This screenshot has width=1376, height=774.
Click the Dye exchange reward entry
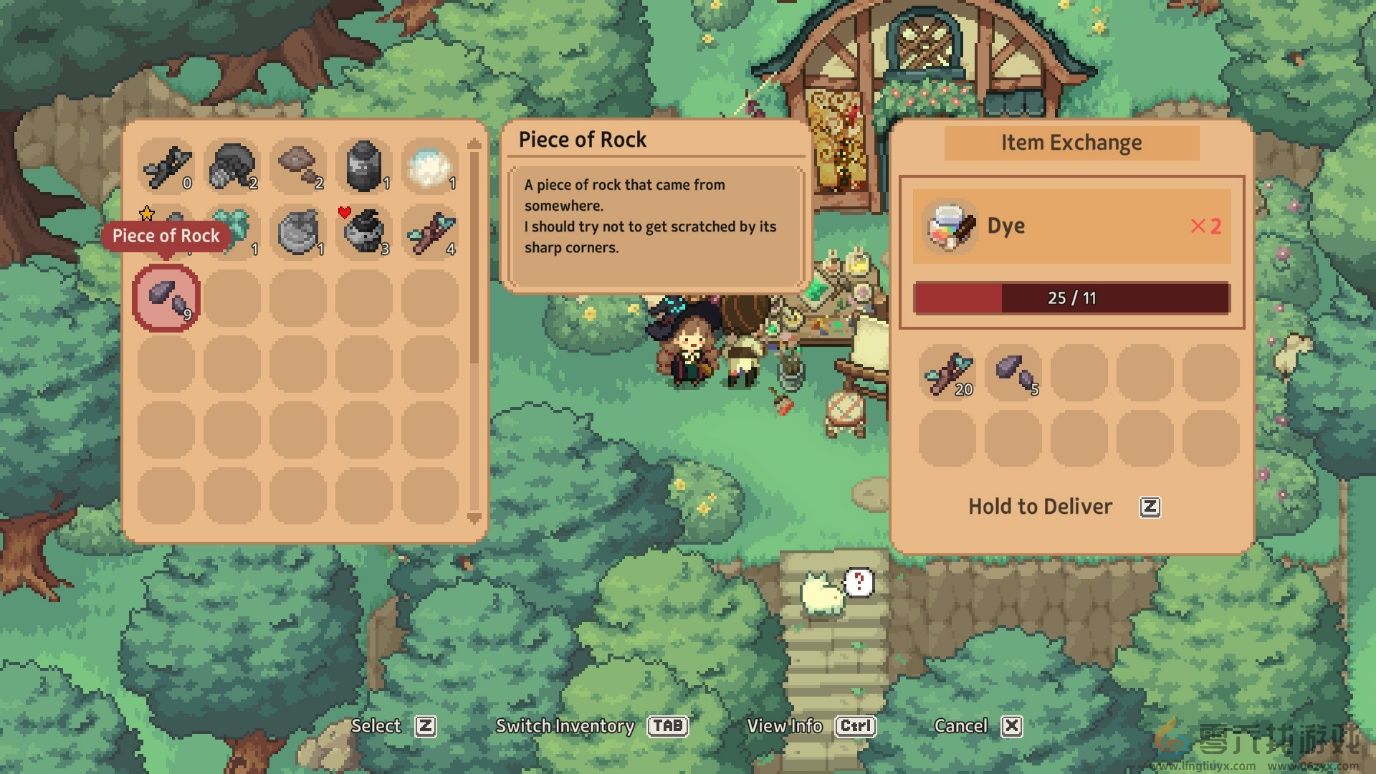coord(1071,226)
